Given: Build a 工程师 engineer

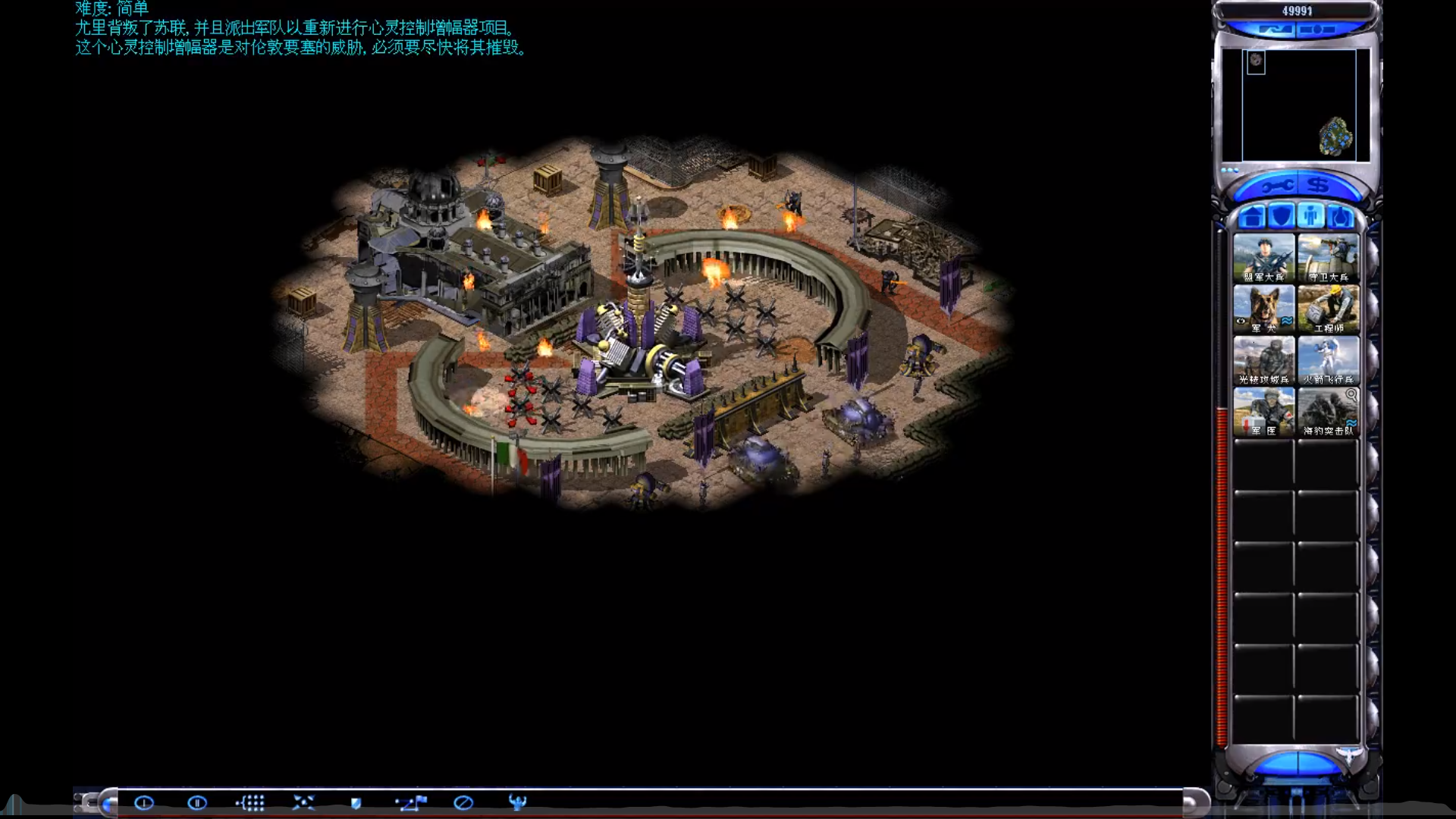Looking at the screenshot, I should pyautogui.click(x=1329, y=307).
